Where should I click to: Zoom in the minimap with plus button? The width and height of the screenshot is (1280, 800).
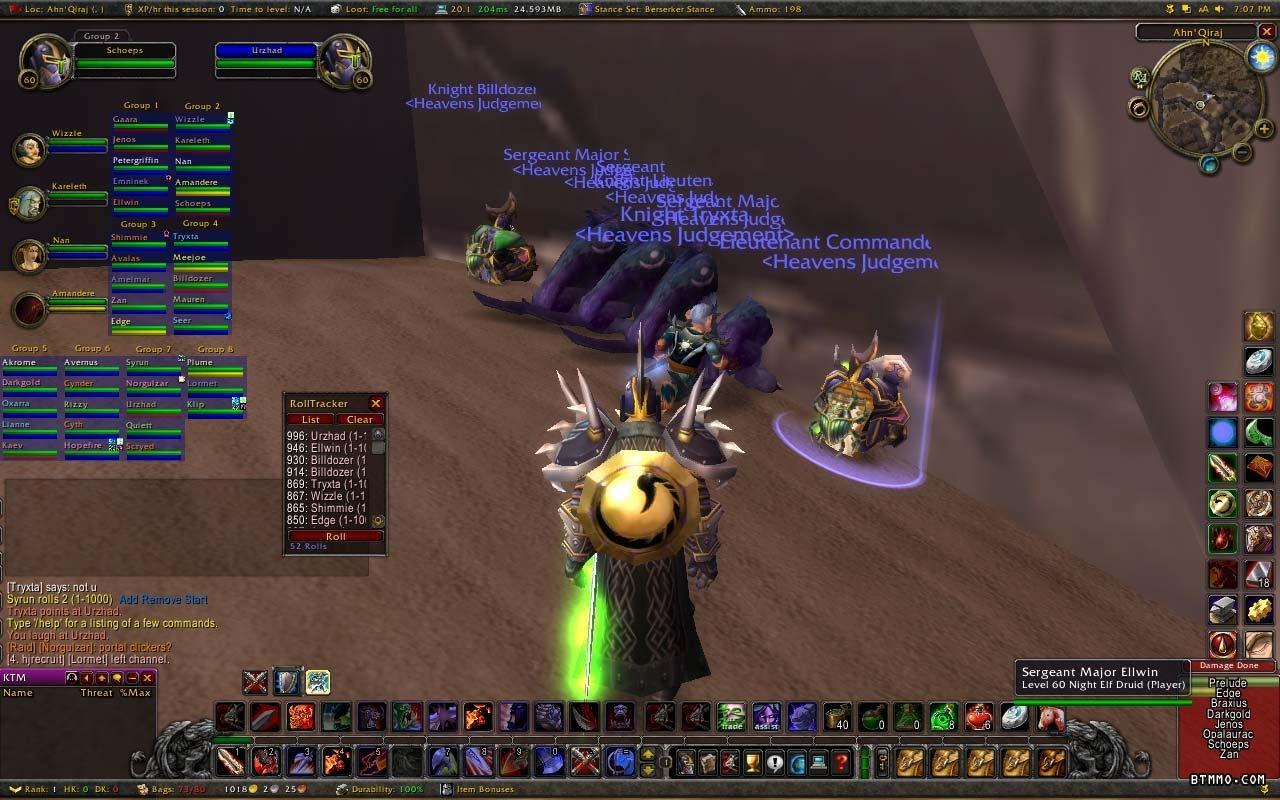[x=1264, y=129]
